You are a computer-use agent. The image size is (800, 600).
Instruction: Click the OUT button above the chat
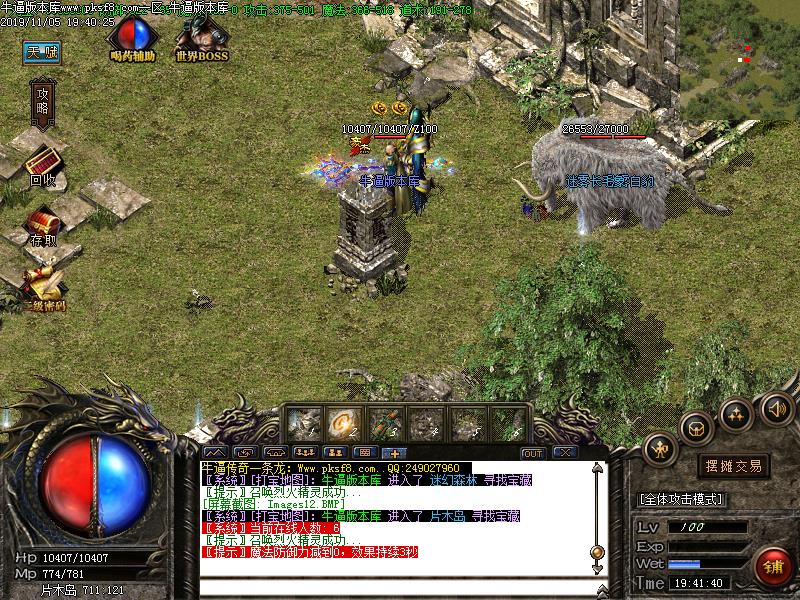[x=533, y=453]
